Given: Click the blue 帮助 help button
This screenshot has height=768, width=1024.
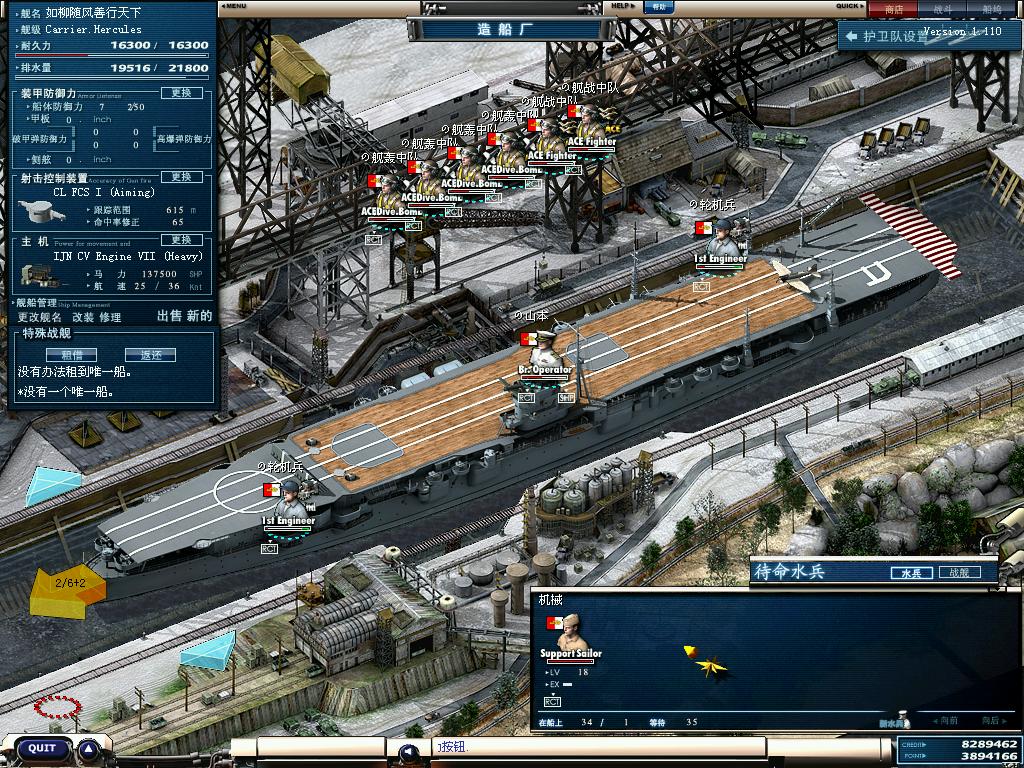Looking at the screenshot, I should [x=657, y=7].
